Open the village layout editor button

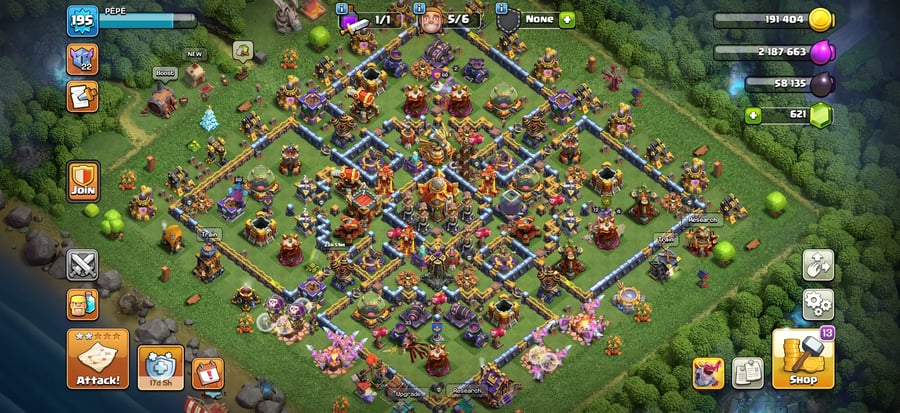818,265
